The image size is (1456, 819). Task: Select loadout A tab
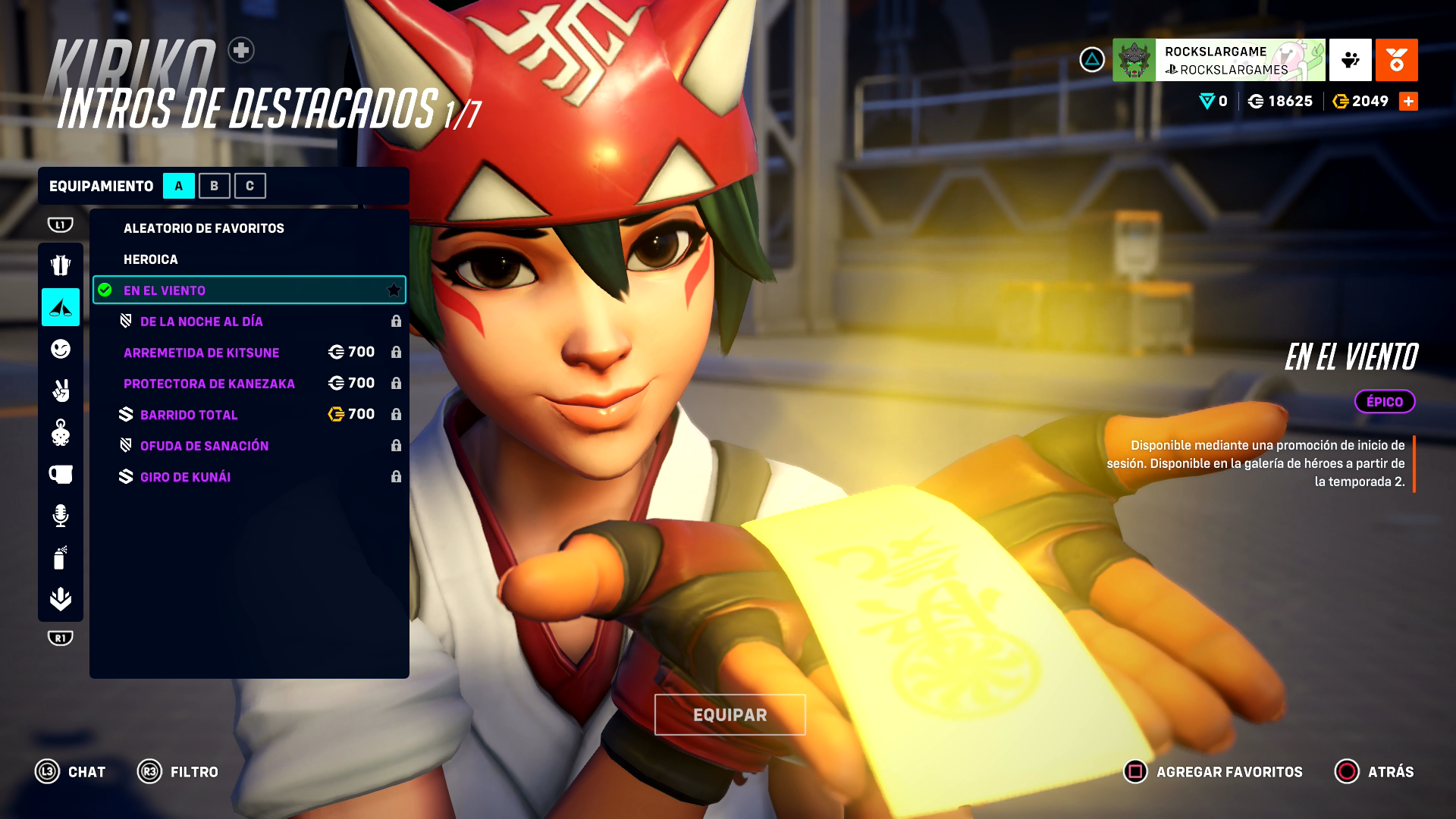[179, 186]
